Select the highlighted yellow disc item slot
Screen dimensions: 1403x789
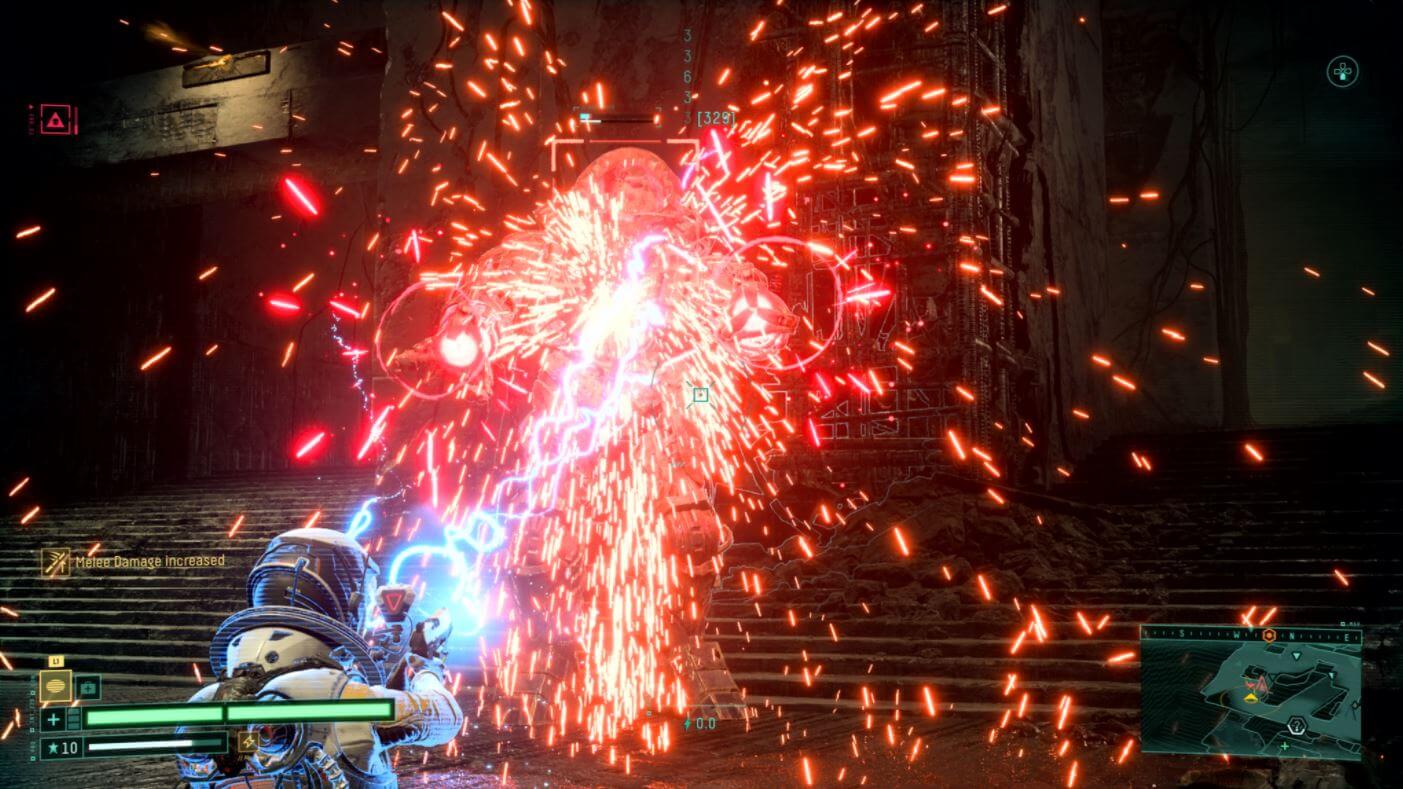point(55,687)
